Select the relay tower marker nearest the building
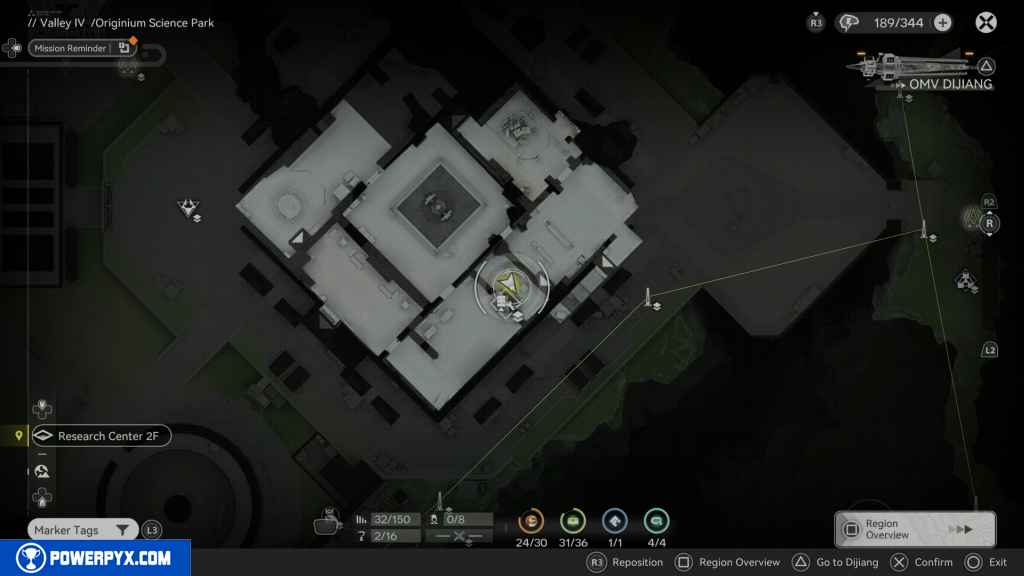The width and height of the screenshot is (1024, 576). 649,297
